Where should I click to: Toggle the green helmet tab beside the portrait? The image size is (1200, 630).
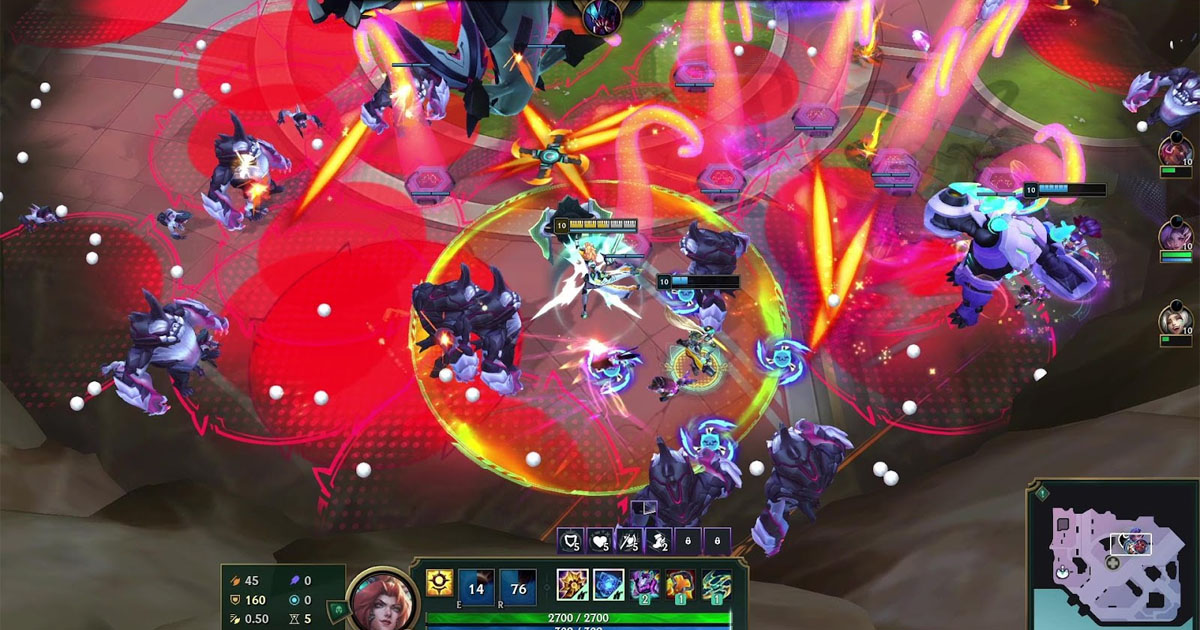click(x=340, y=609)
